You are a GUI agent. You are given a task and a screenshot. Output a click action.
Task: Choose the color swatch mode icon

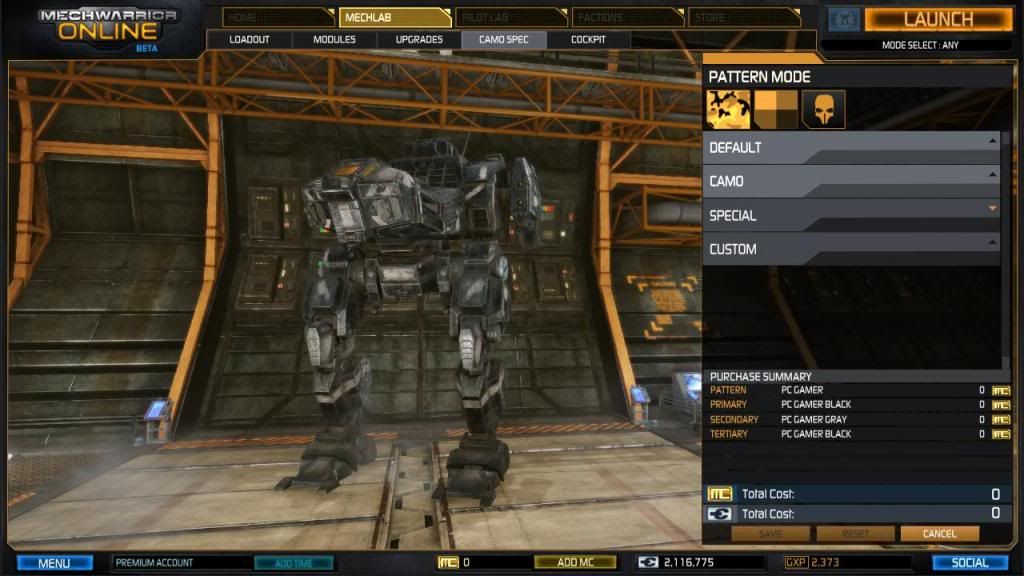(x=775, y=109)
